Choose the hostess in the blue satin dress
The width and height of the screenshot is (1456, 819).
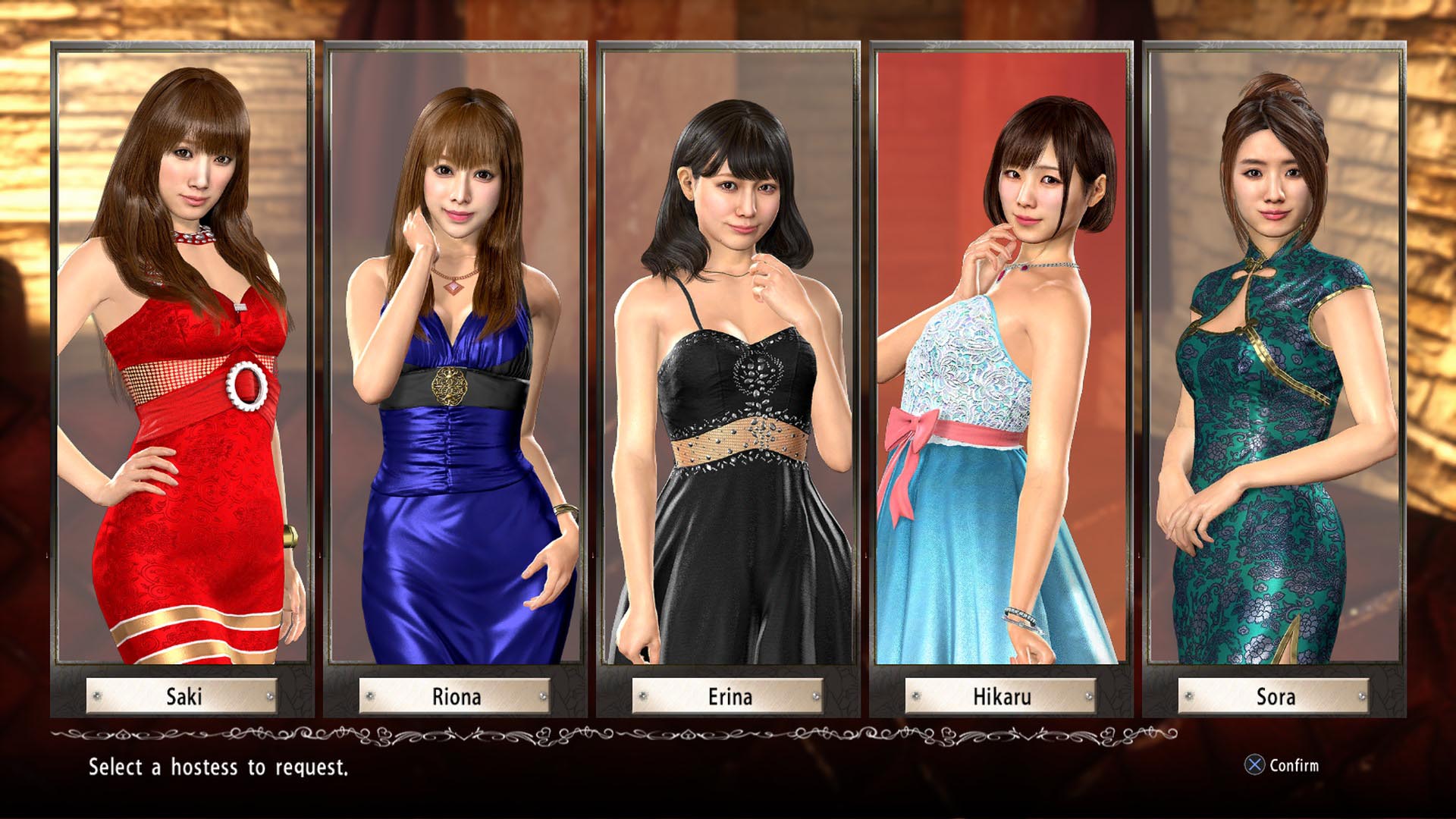coord(455,455)
